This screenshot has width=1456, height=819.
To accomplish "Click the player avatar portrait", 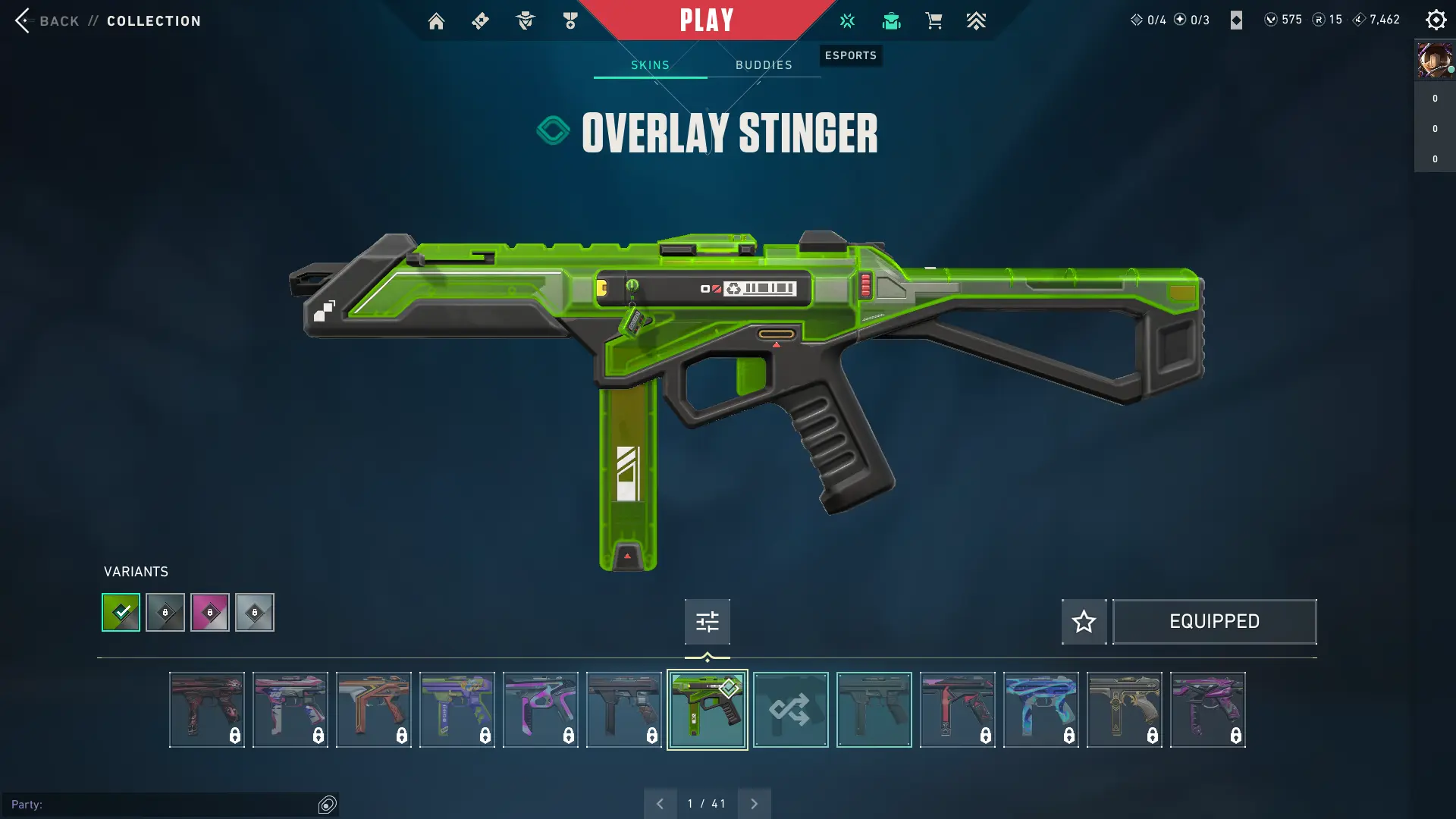I will (1434, 60).
